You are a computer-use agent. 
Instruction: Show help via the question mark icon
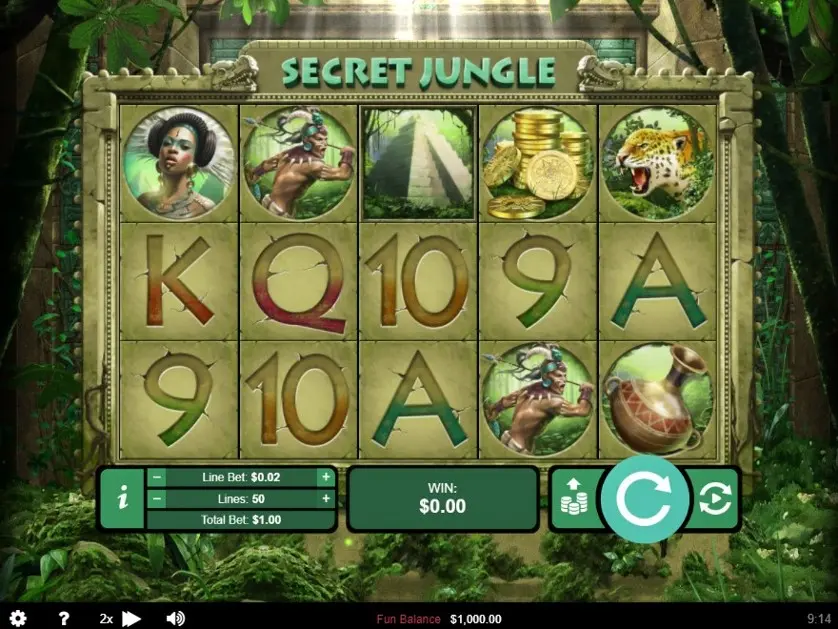64,619
